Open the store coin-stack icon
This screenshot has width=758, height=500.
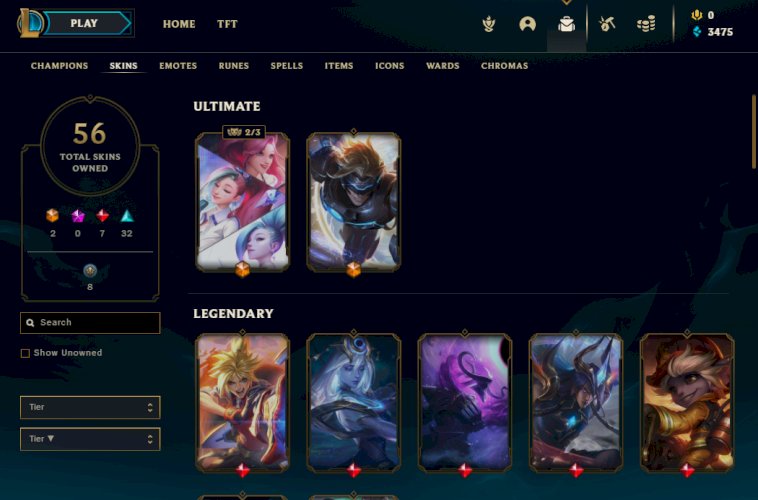click(x=646, y=24)
